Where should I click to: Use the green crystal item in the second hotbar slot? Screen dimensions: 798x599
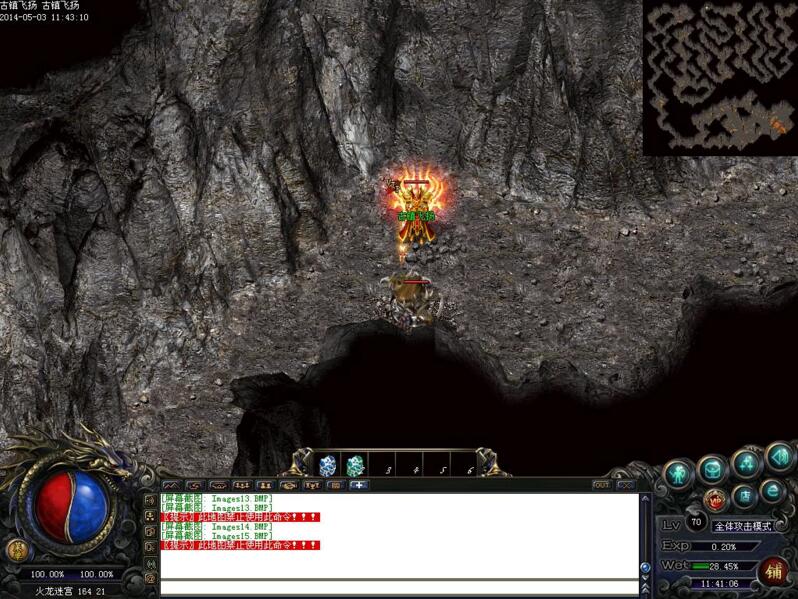355,465
